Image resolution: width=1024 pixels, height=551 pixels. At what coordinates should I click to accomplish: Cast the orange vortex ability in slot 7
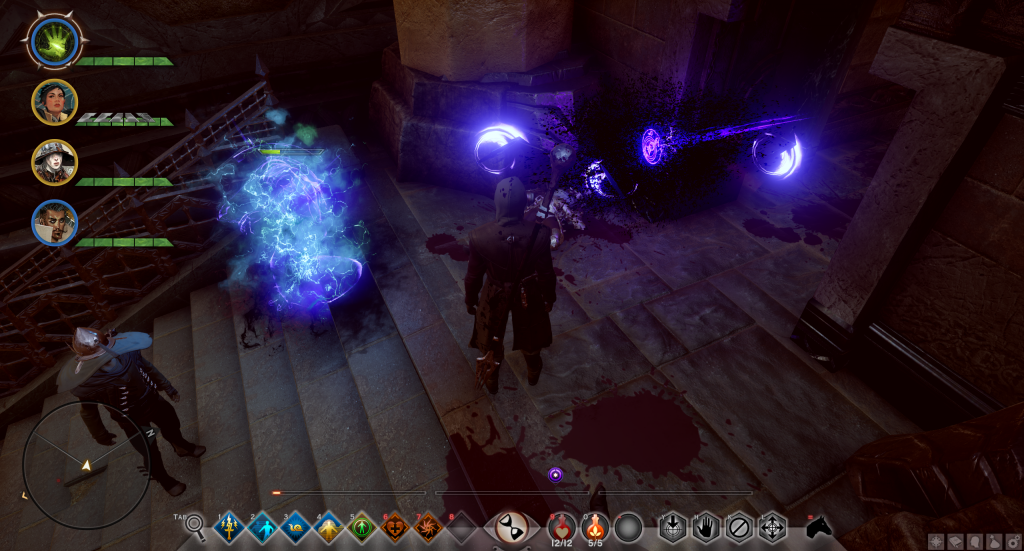coord(428,526)
